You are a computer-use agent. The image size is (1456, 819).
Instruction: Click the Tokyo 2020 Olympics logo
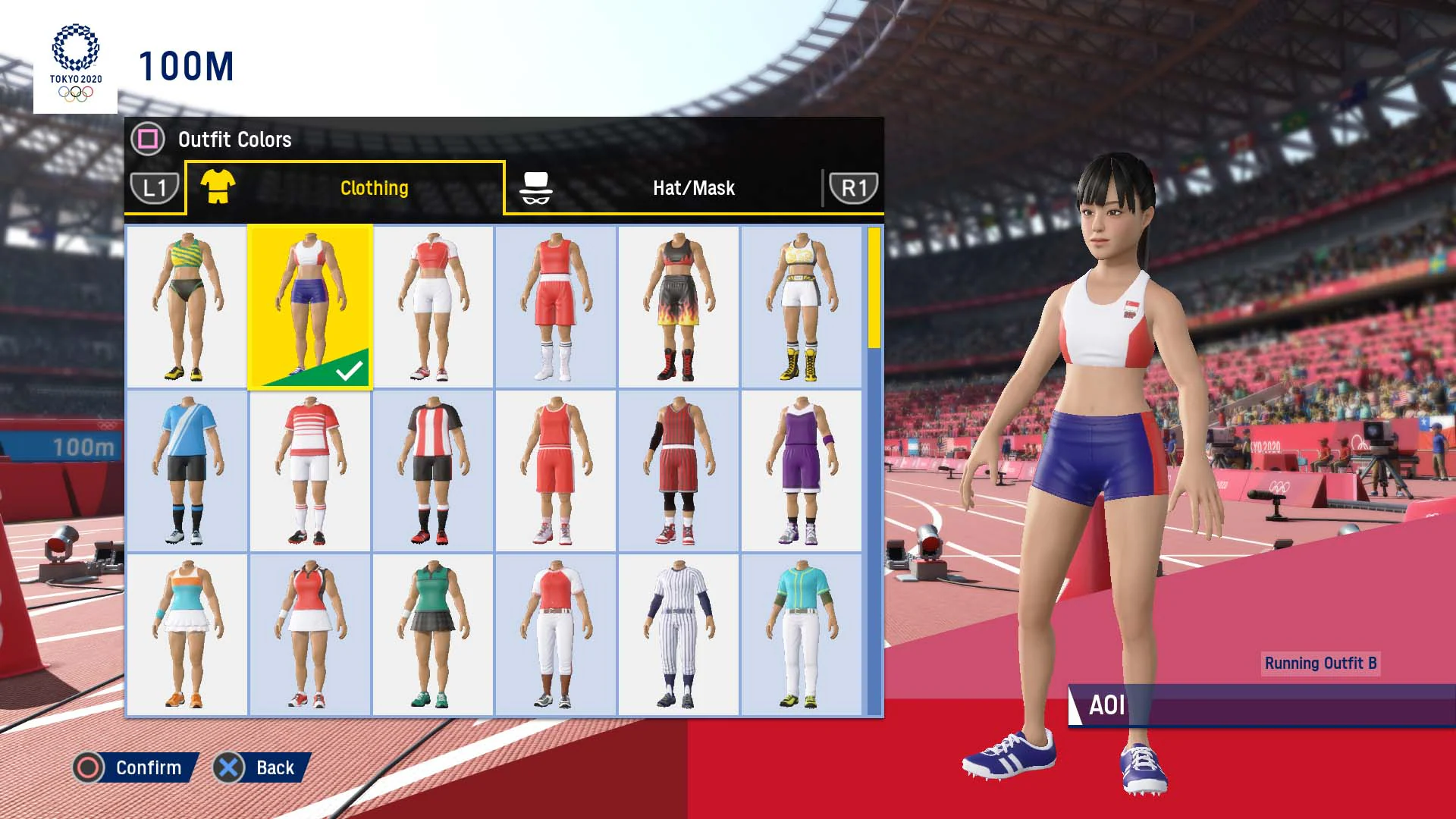tap(74, 62)
